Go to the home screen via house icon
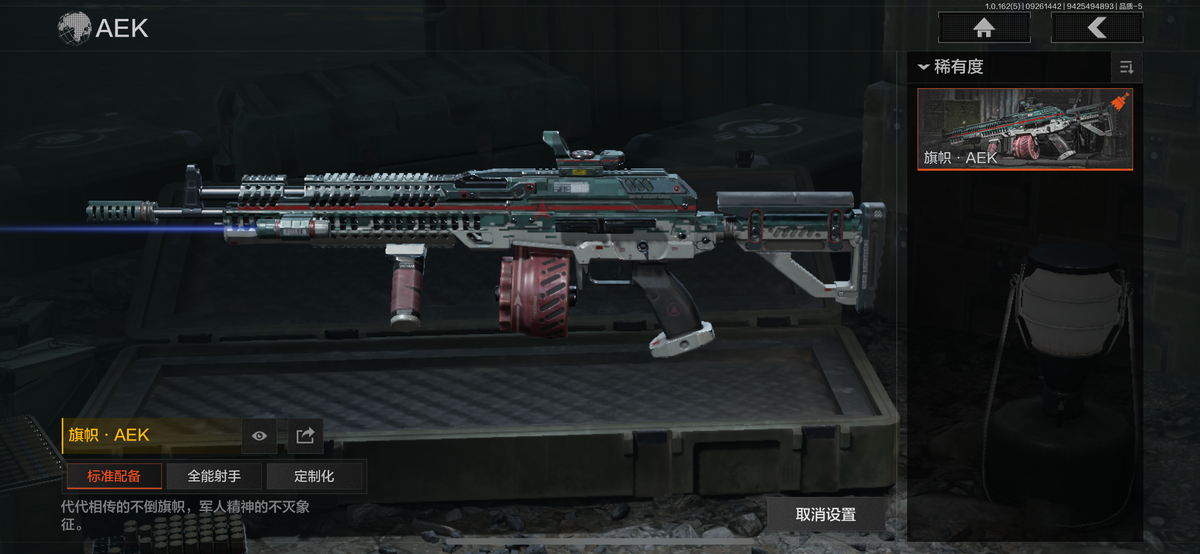Image resolution: width=1200 pixels, height=554 pixels. [x=984, y=28]
